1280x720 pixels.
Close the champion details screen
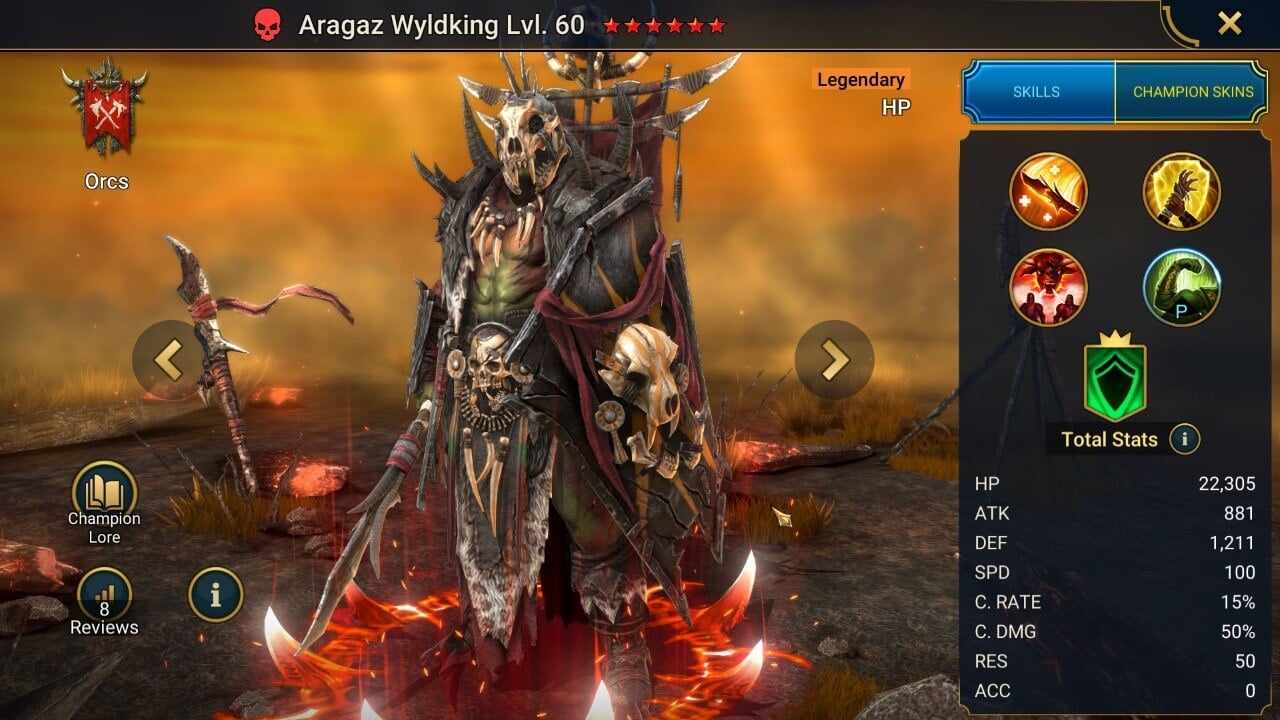tap(1229, 23)
